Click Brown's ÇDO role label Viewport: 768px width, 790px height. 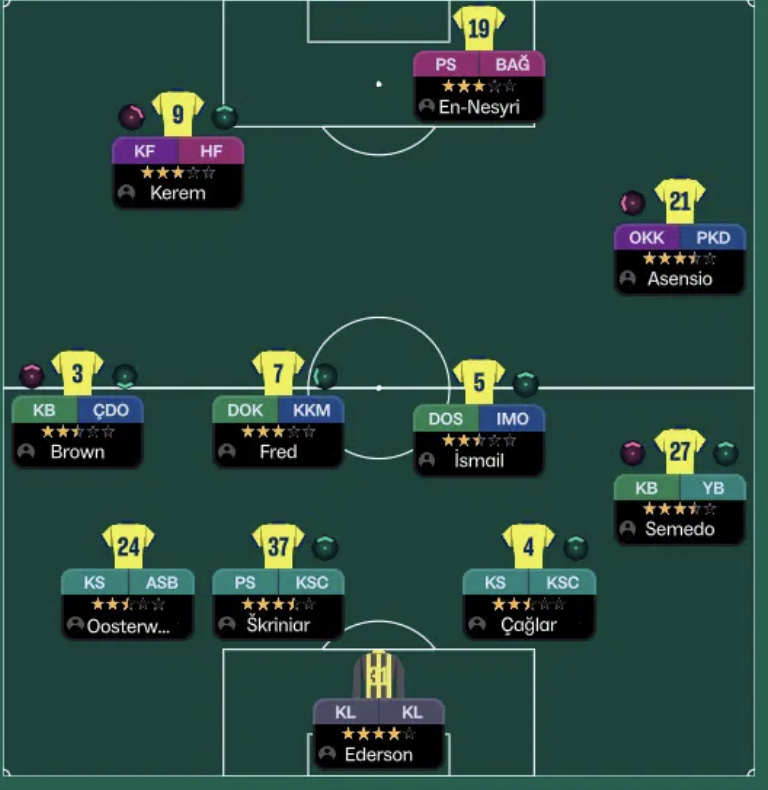click(111, 410)
